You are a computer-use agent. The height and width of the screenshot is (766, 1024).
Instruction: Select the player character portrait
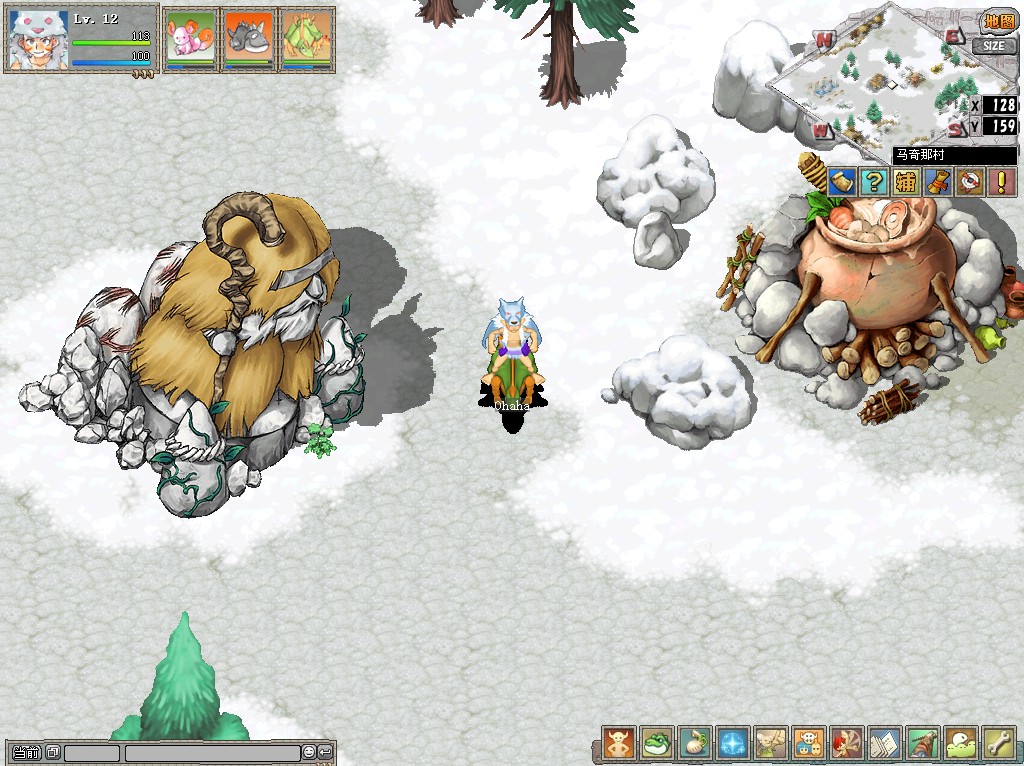[38, 40]
